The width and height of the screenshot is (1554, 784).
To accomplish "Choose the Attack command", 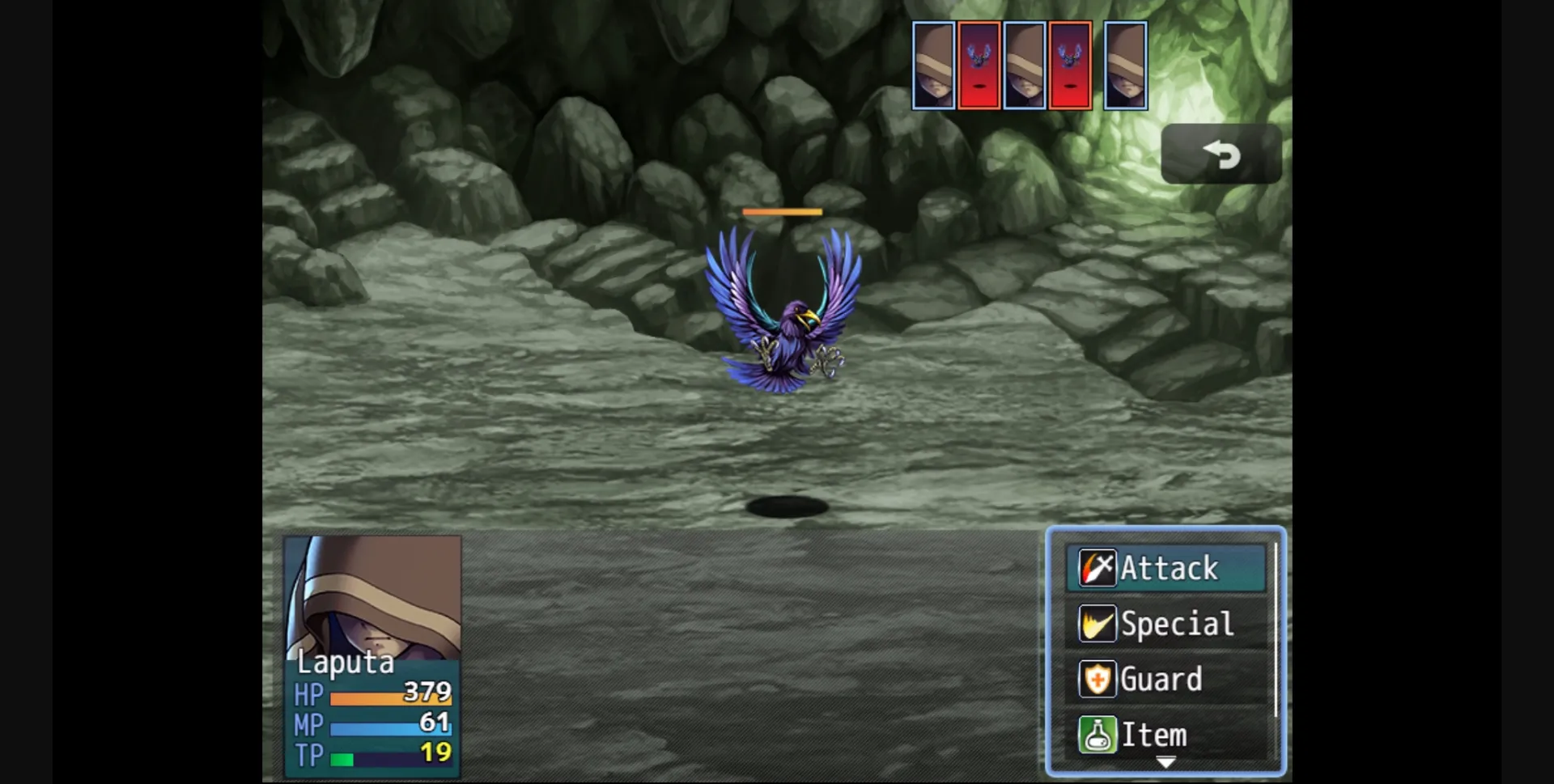I will click(1168, 568).
